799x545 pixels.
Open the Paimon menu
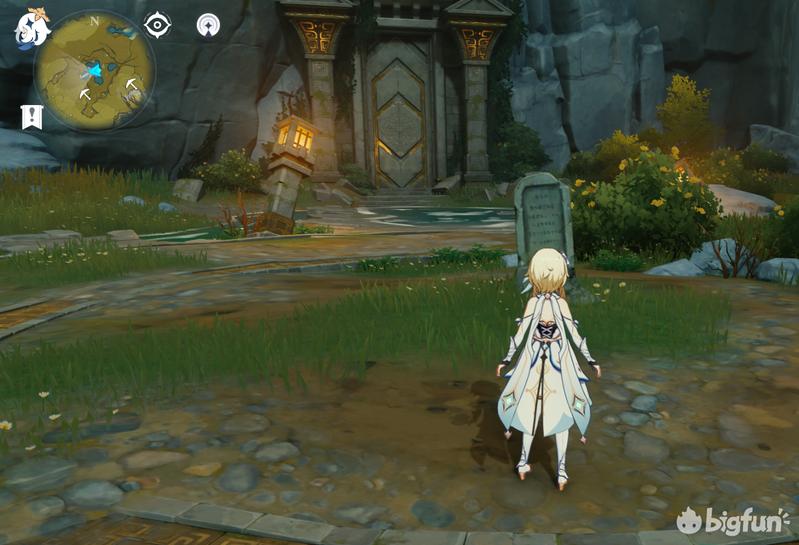[x=31, y=28]
